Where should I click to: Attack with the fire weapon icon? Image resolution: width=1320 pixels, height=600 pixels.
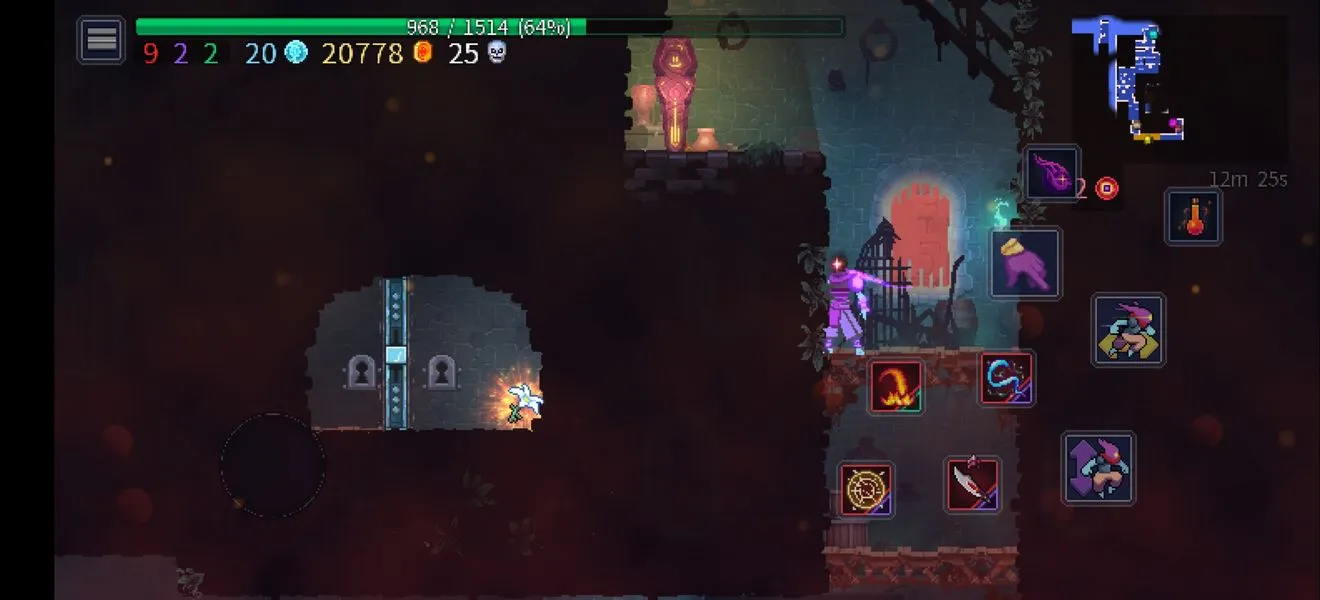(x=895, y=386)
